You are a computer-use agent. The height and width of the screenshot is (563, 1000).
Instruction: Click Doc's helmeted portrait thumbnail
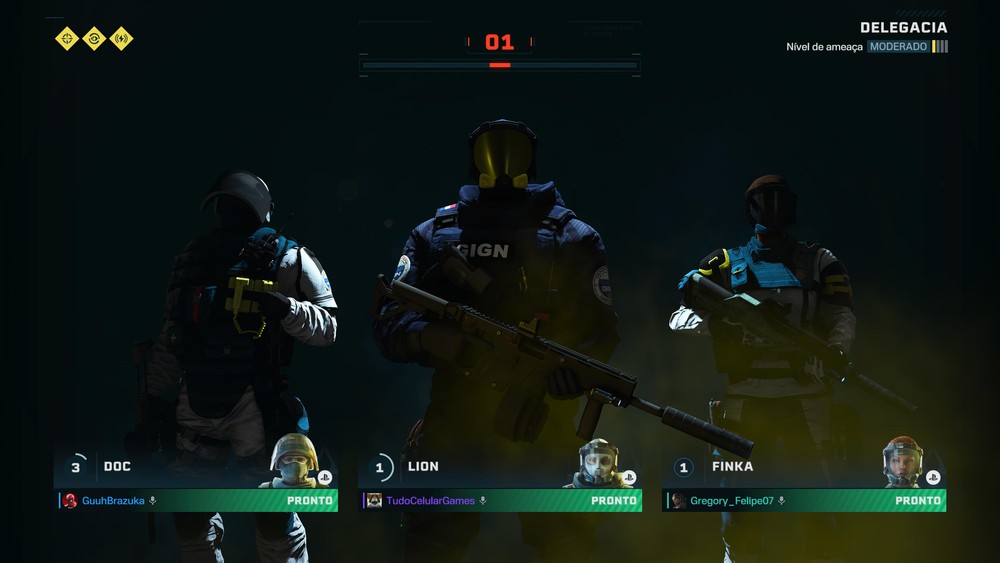(293, 461)
